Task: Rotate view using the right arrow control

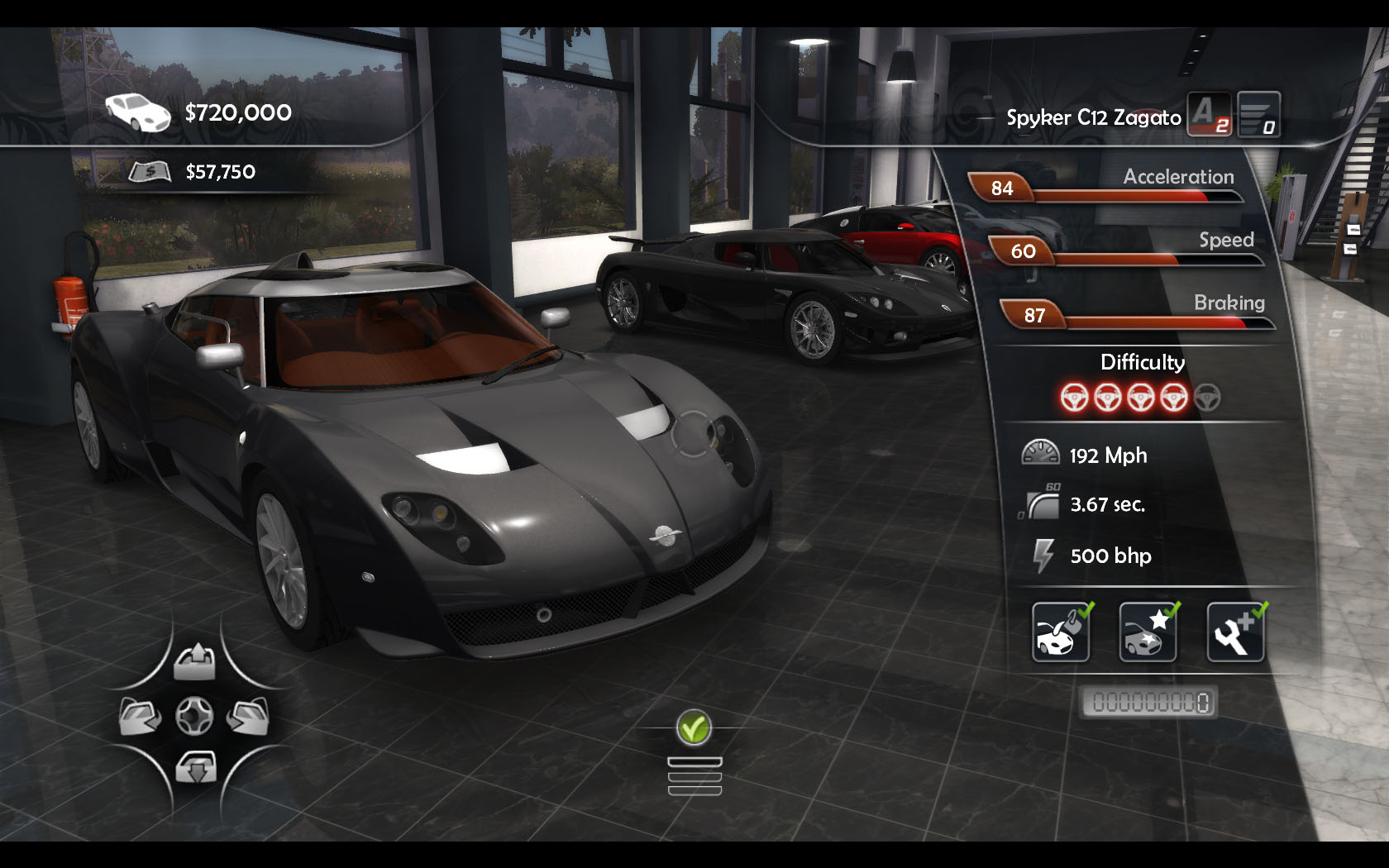Action: click(248, 716)
